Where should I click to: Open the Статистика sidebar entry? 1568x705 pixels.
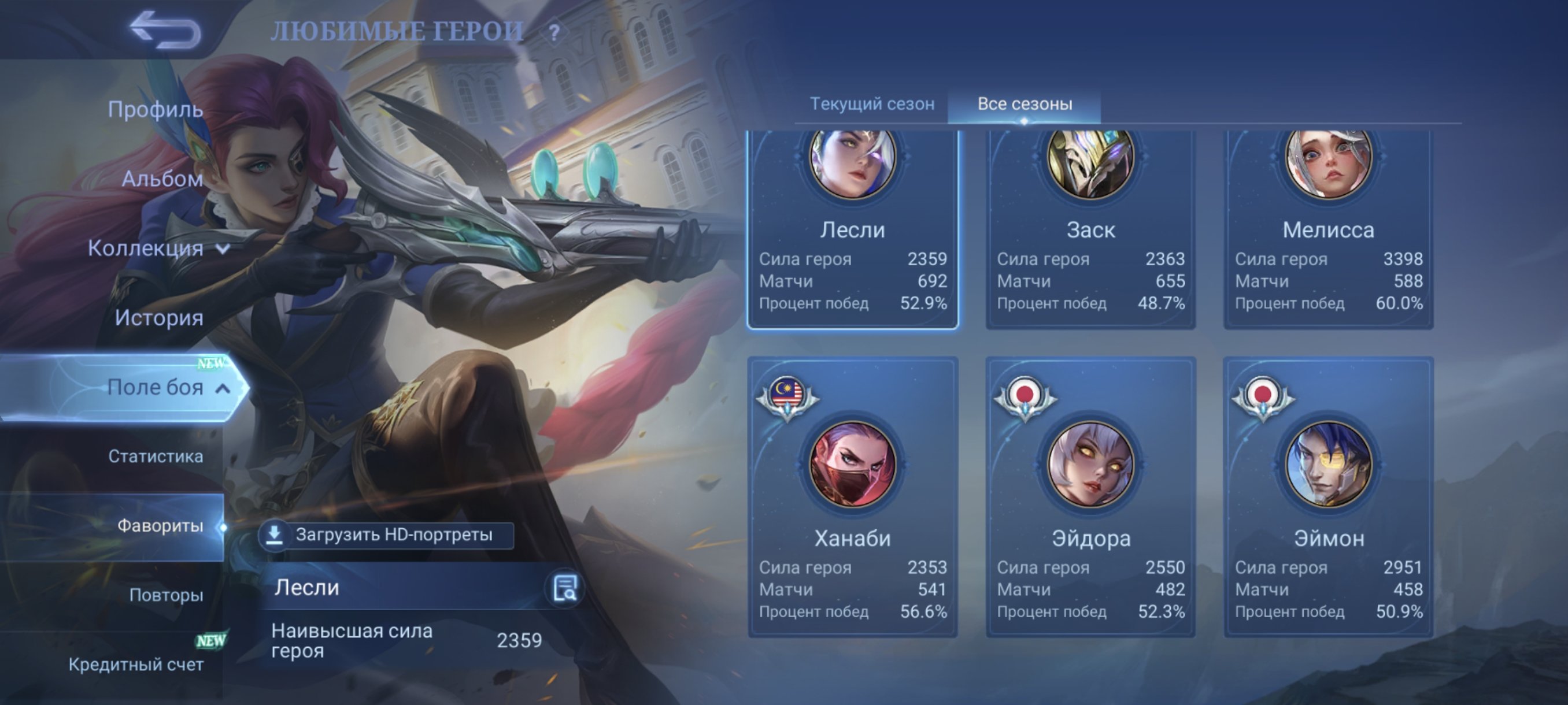157,457
